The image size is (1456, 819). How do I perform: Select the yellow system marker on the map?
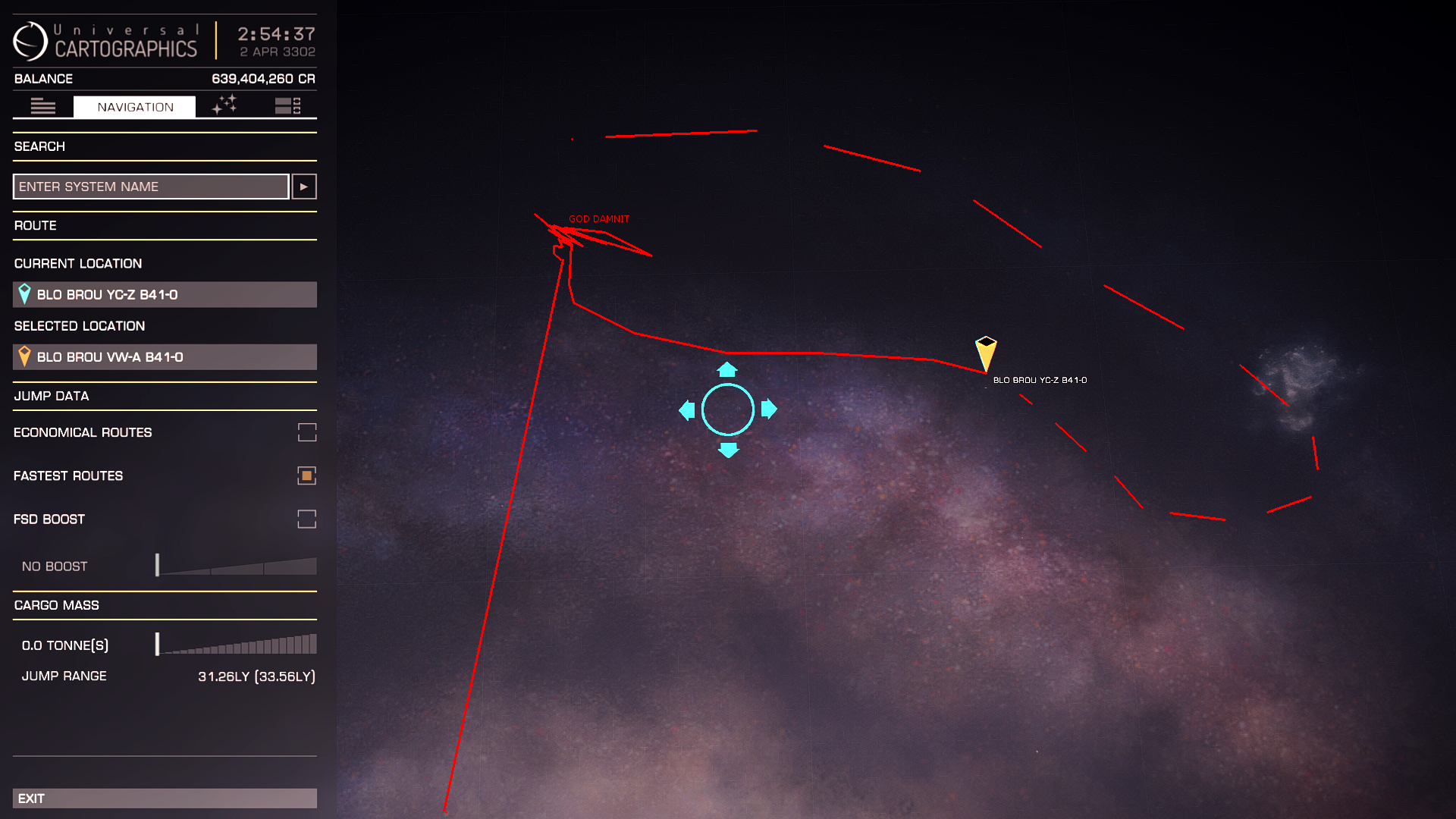pos(986,353)
